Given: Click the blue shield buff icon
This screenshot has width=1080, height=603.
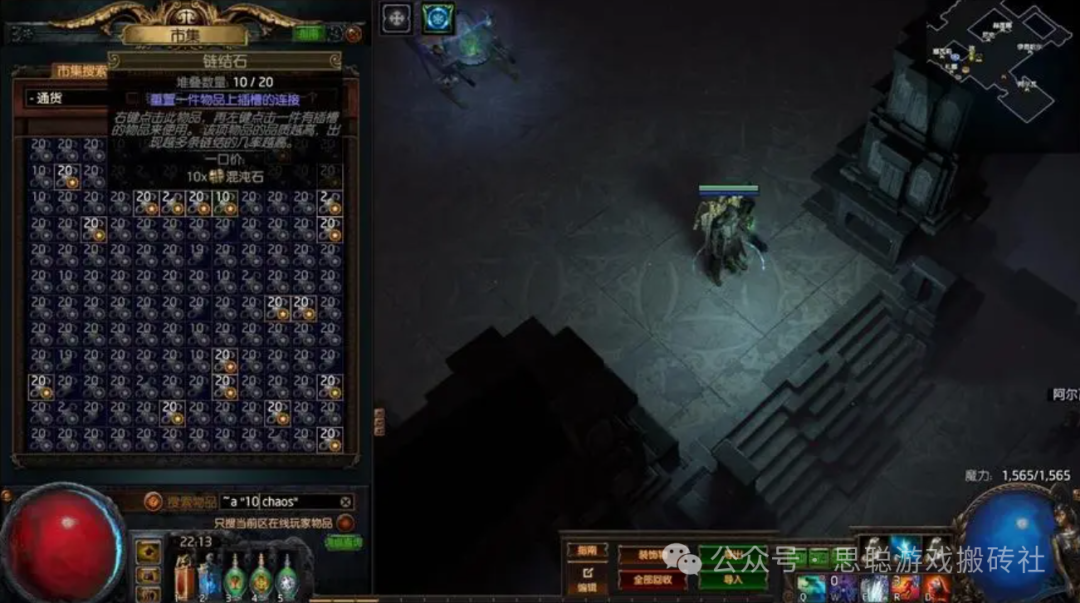Looking at the screenshot, I should click(437, 18).
